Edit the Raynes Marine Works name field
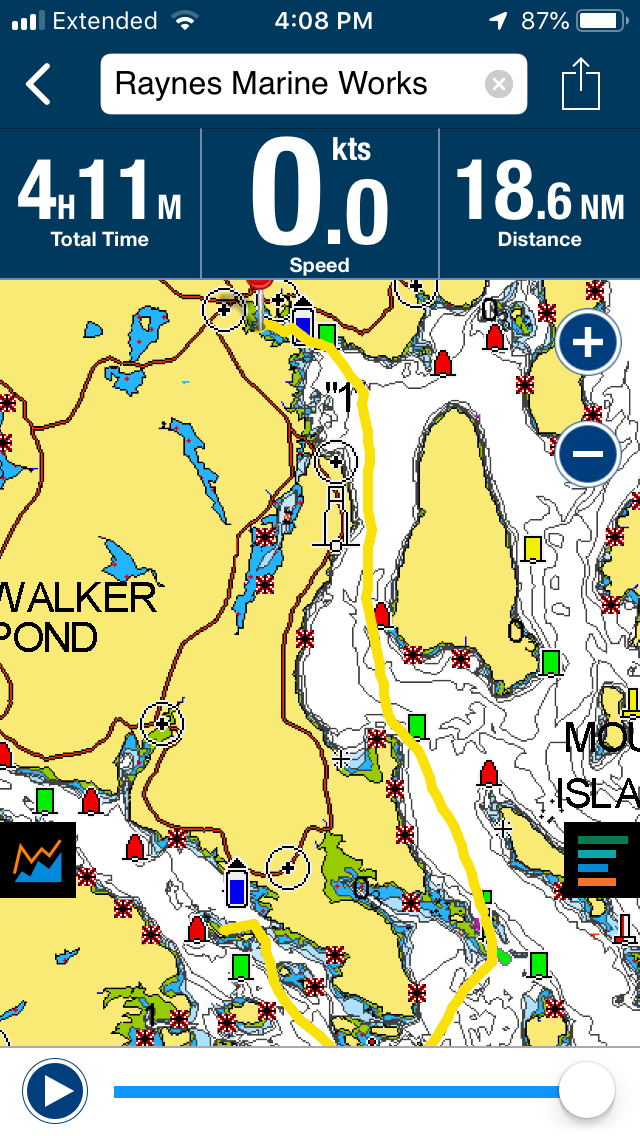The image size is (640, 1136). coord(290,84)
